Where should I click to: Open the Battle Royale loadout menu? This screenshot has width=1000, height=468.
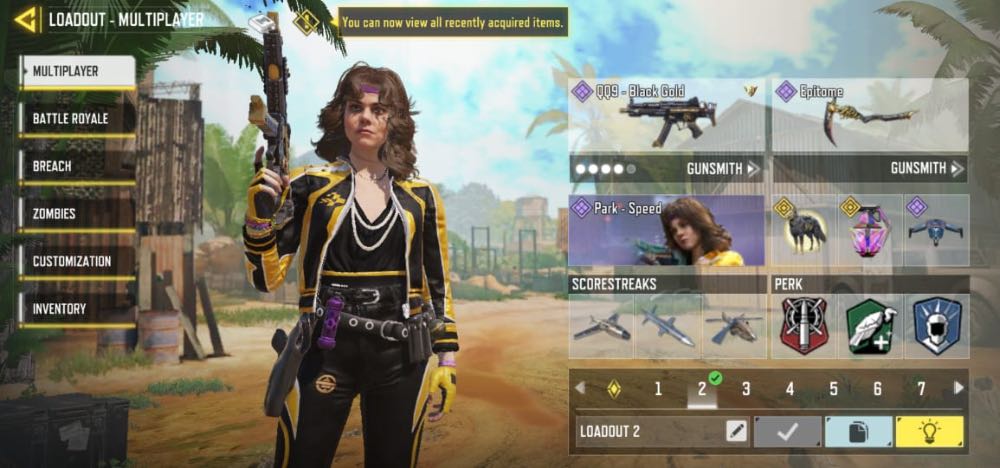[77, 119]
